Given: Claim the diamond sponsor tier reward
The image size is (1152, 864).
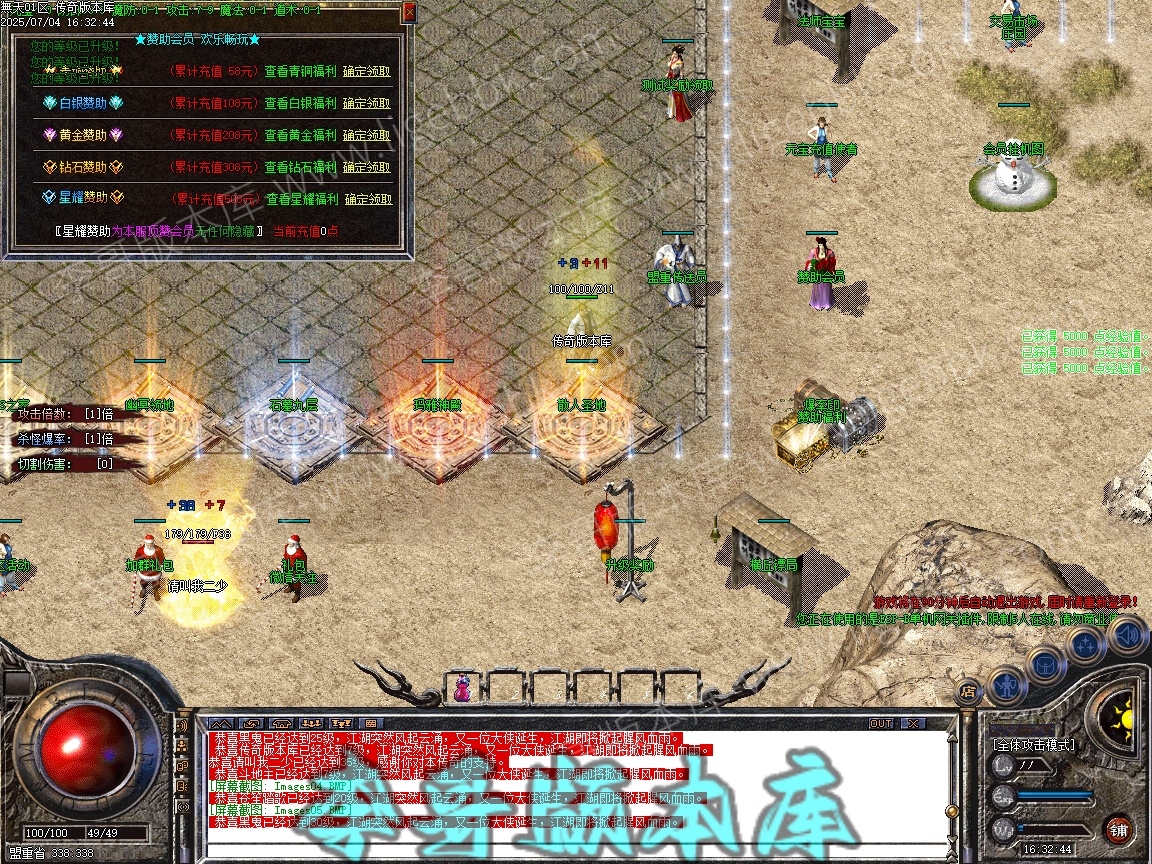Looking at the screenshot, I should click(x=367, y=167).
